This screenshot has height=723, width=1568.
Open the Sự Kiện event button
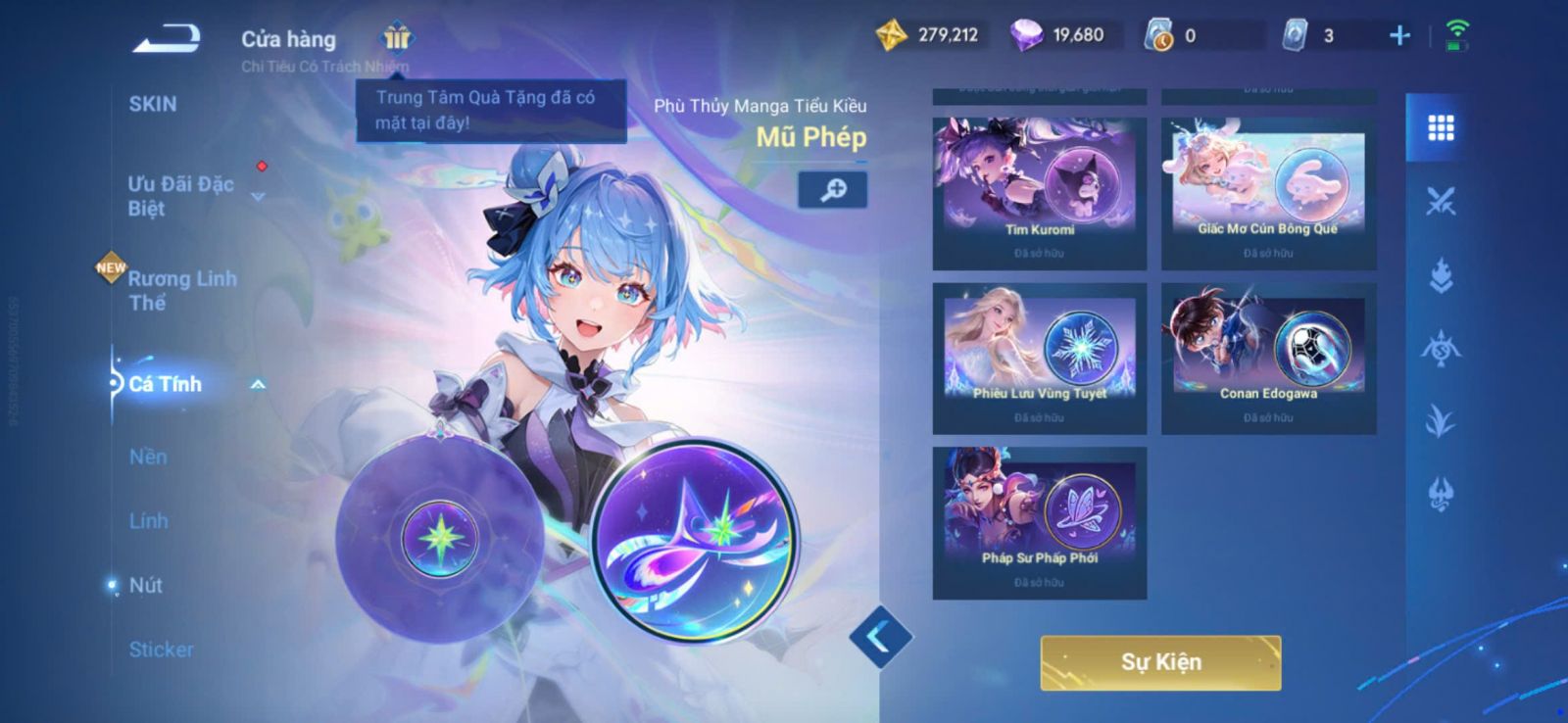[x=1160, y=662]
